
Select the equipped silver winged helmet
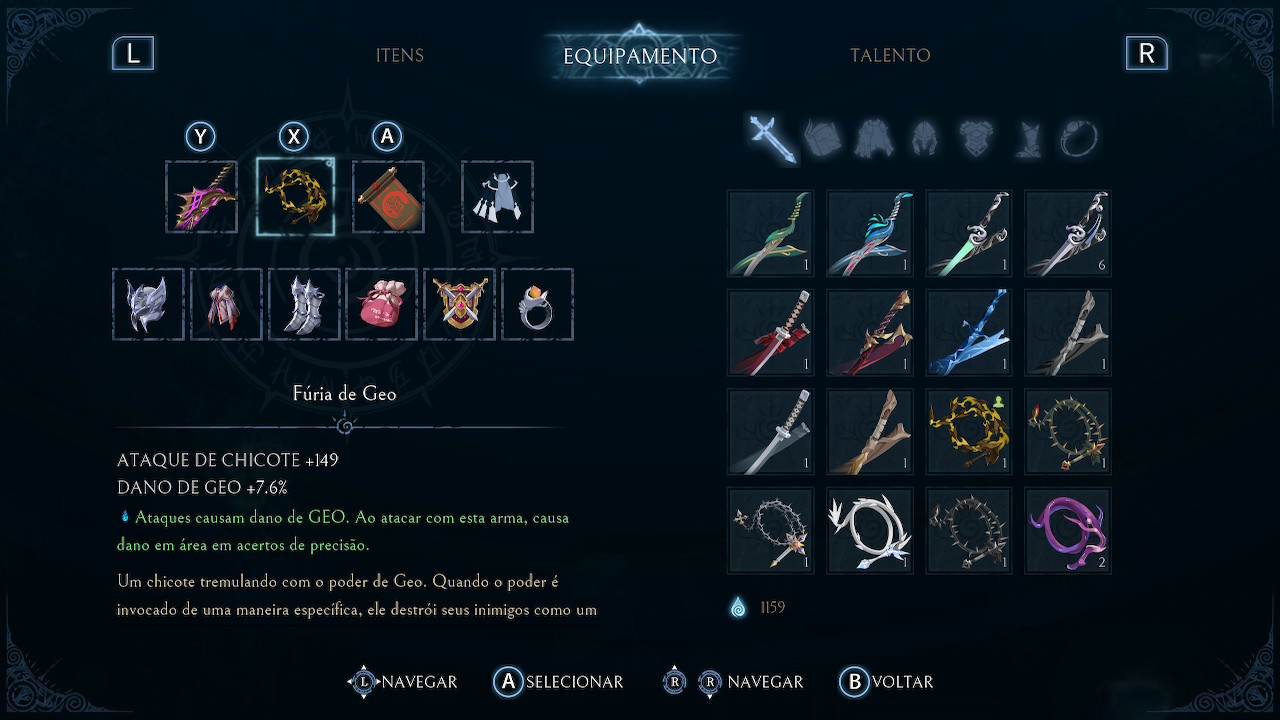(148, 304)
